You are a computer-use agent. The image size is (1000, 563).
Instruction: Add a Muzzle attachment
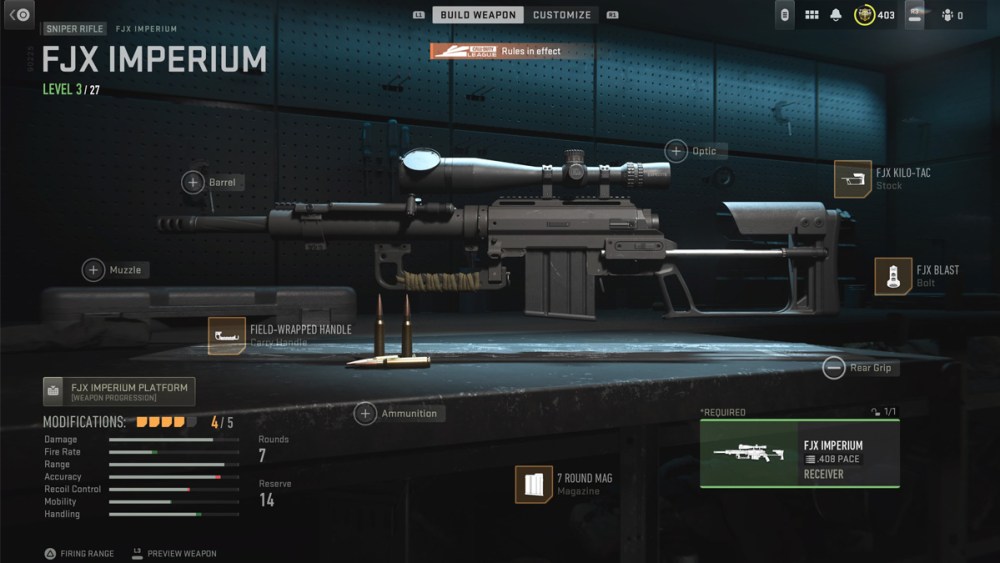tap(94, 270)
